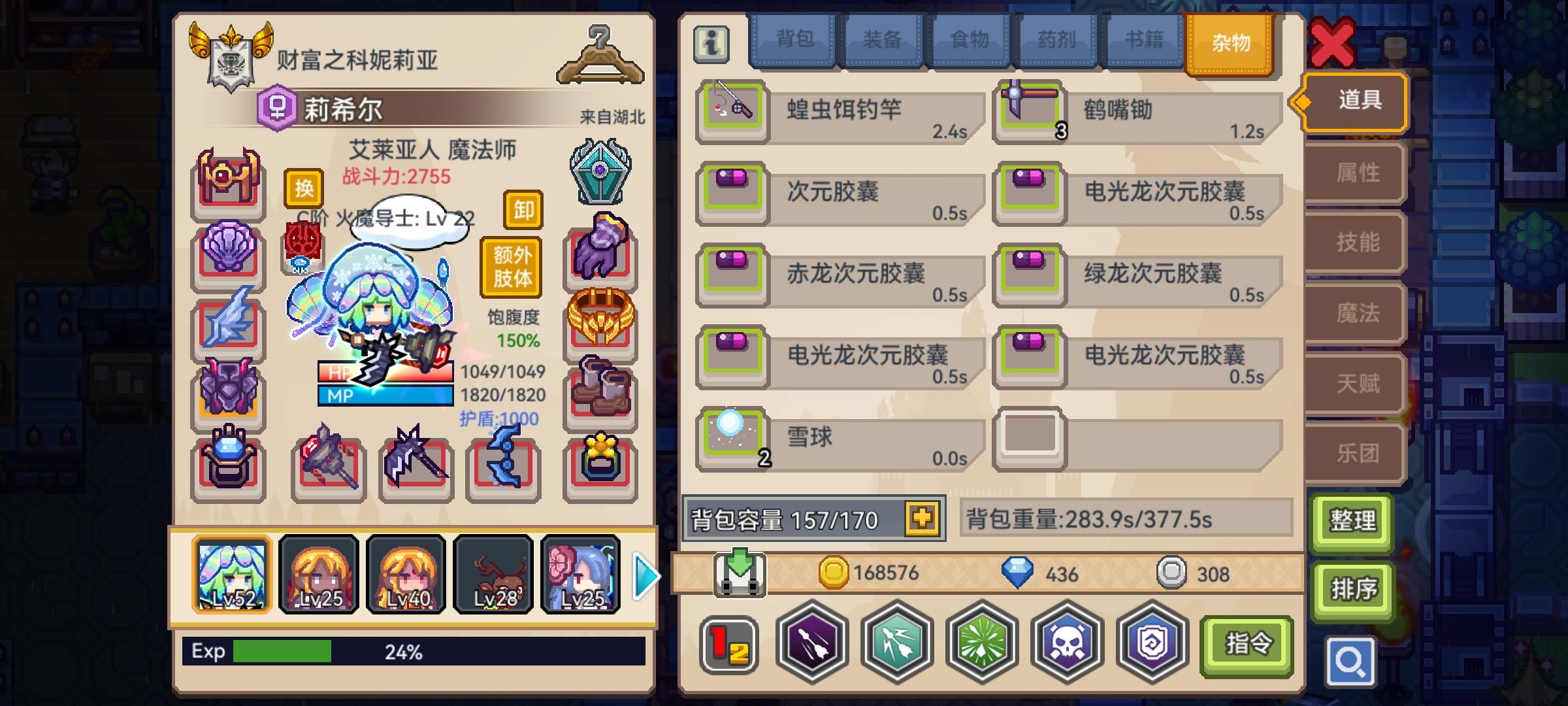Switch to the 背包 inventory tab
Screen dimensions: 1568x706
[x=794, y=41]
